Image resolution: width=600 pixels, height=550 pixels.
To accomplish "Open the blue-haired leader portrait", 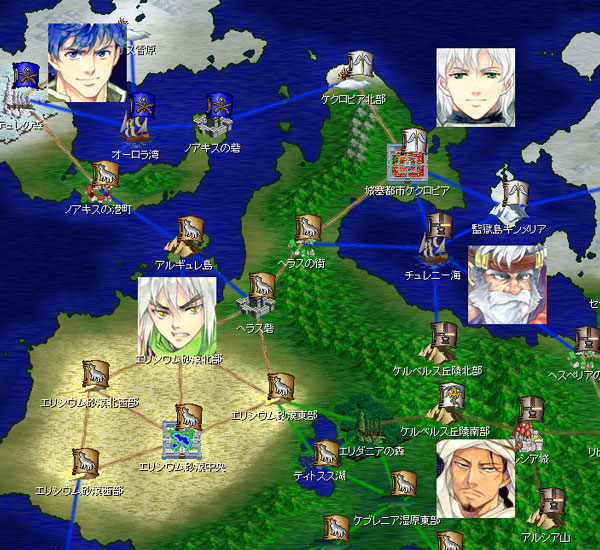I will pyautogui.click(x=87, y=61).
